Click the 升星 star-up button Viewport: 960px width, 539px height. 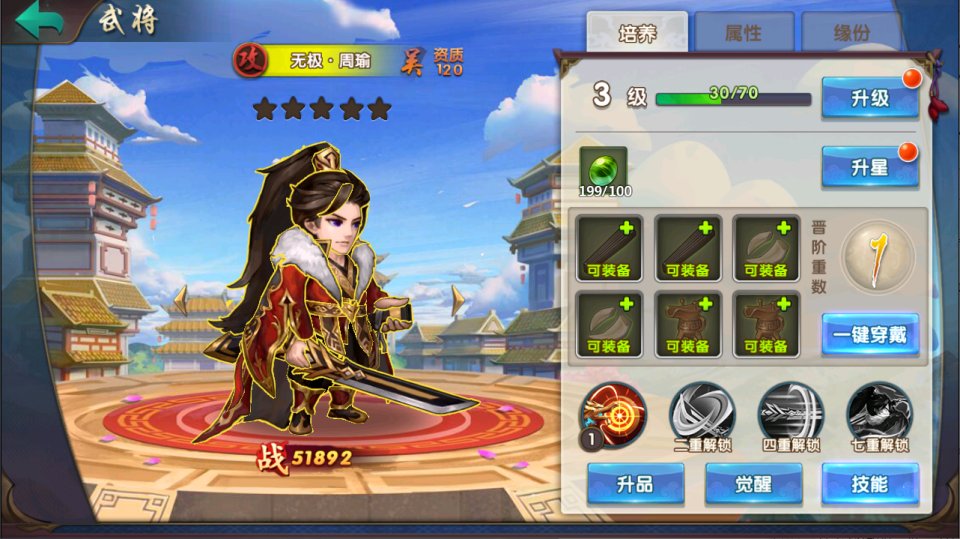pos(869,167)
